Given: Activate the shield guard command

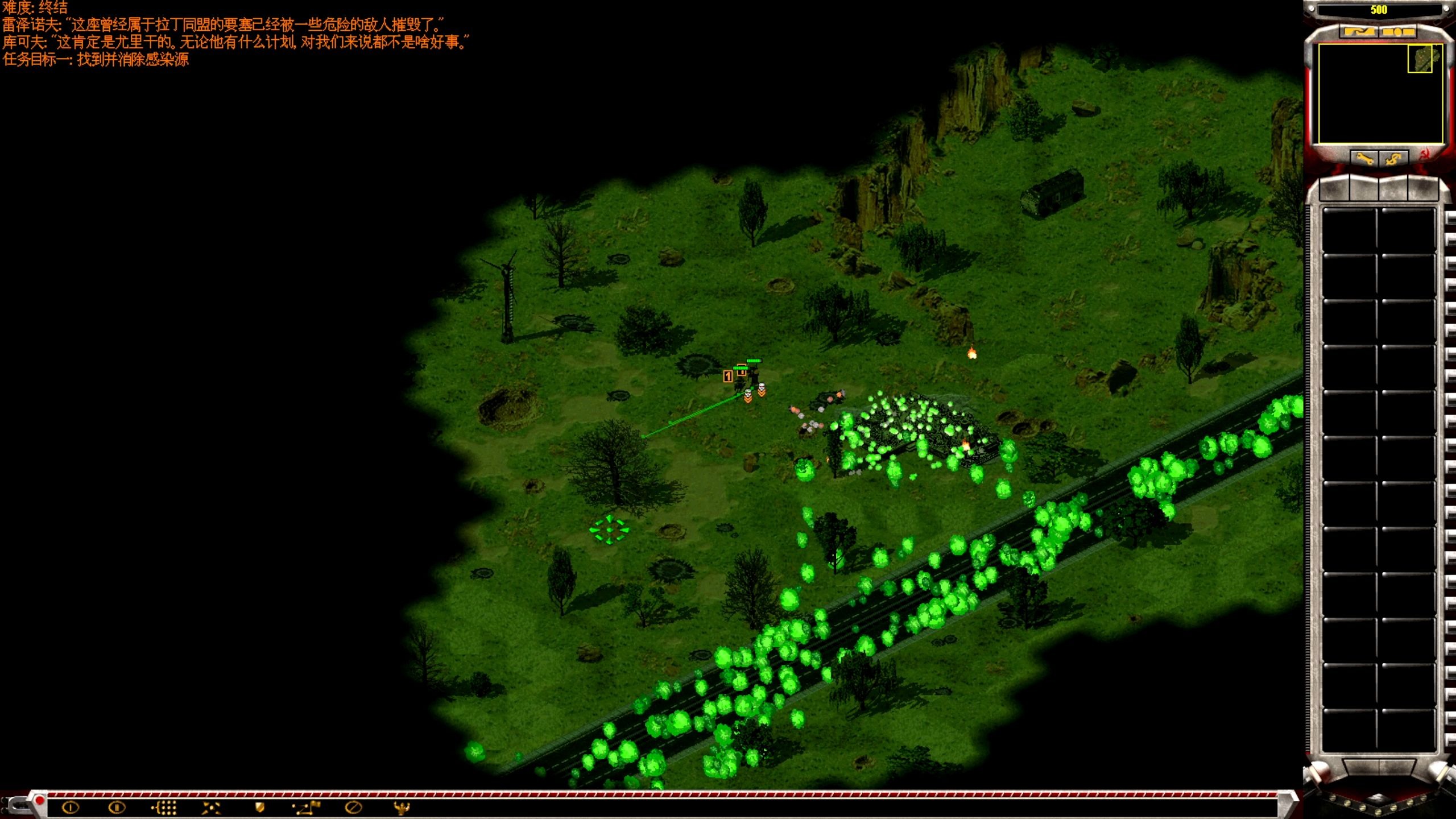Looking at the screenshot, I should click(259, 807).
